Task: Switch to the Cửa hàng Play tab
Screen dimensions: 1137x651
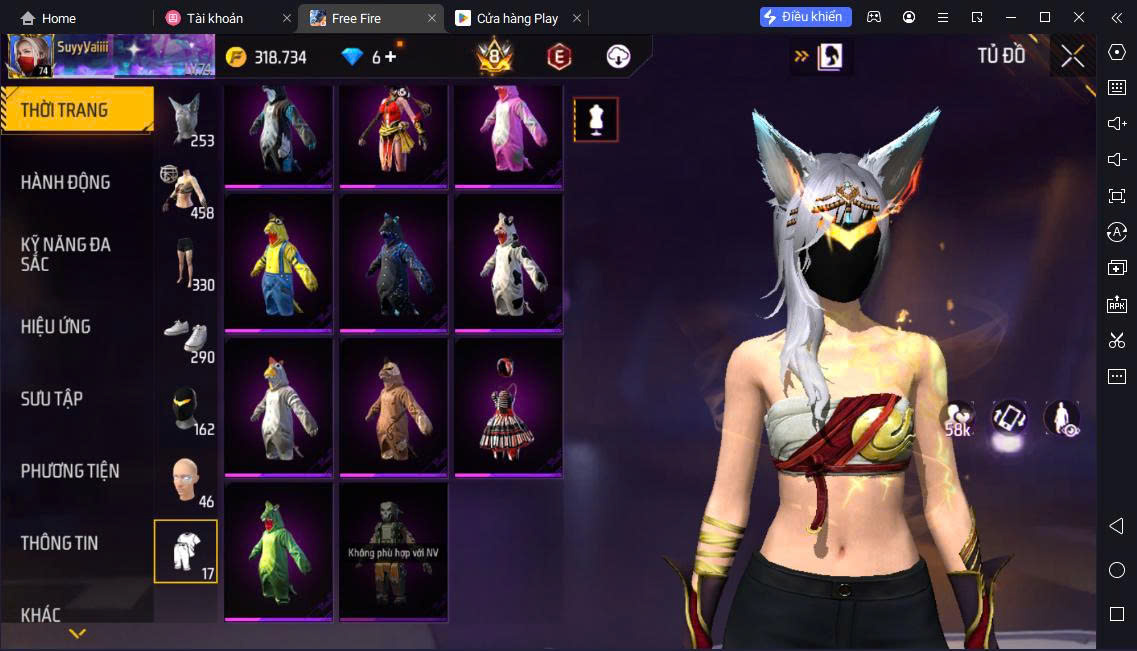Action: click(517, 18)
